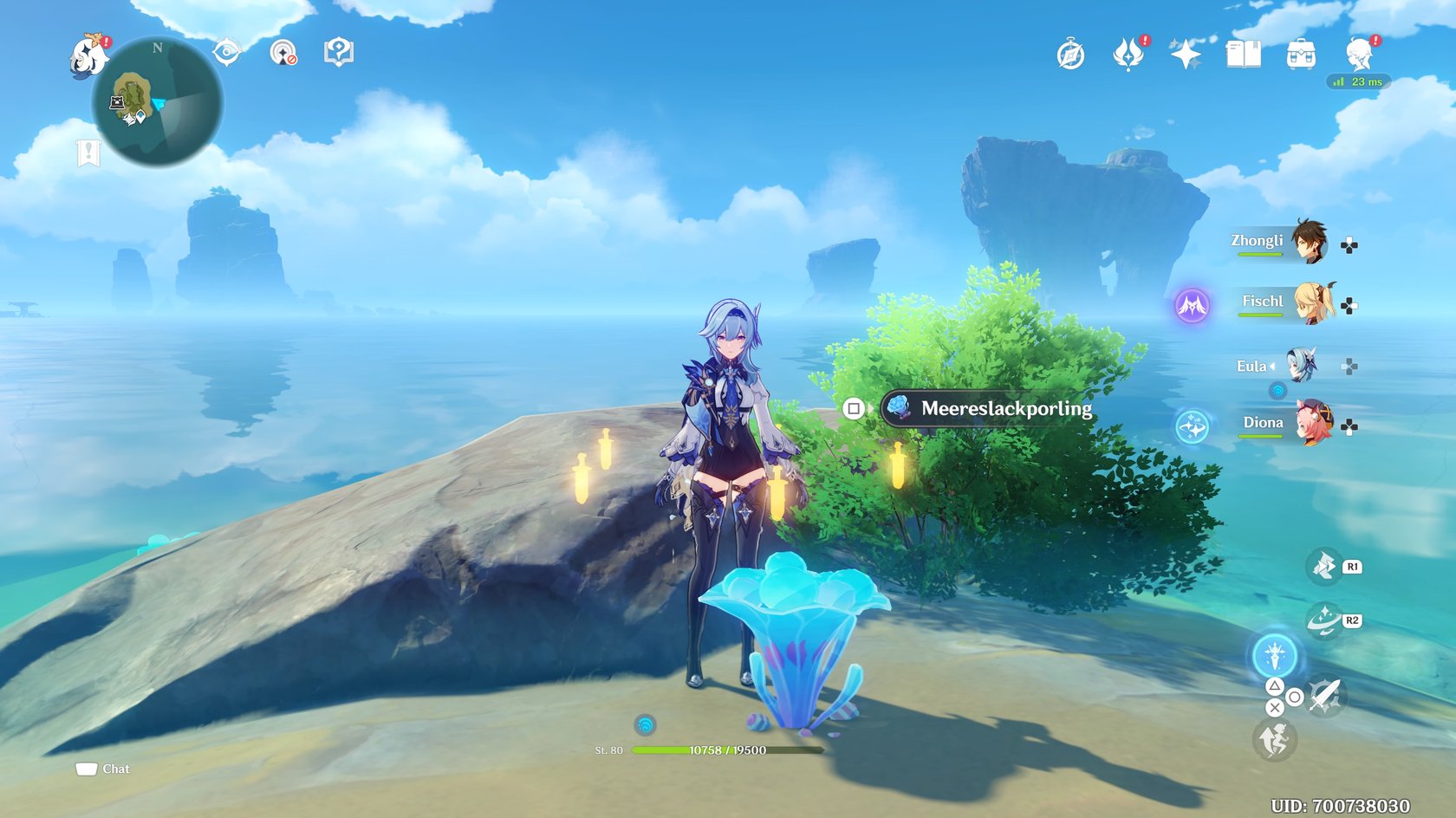
Task: Open the compass events icon
Action: point(1070,55)
